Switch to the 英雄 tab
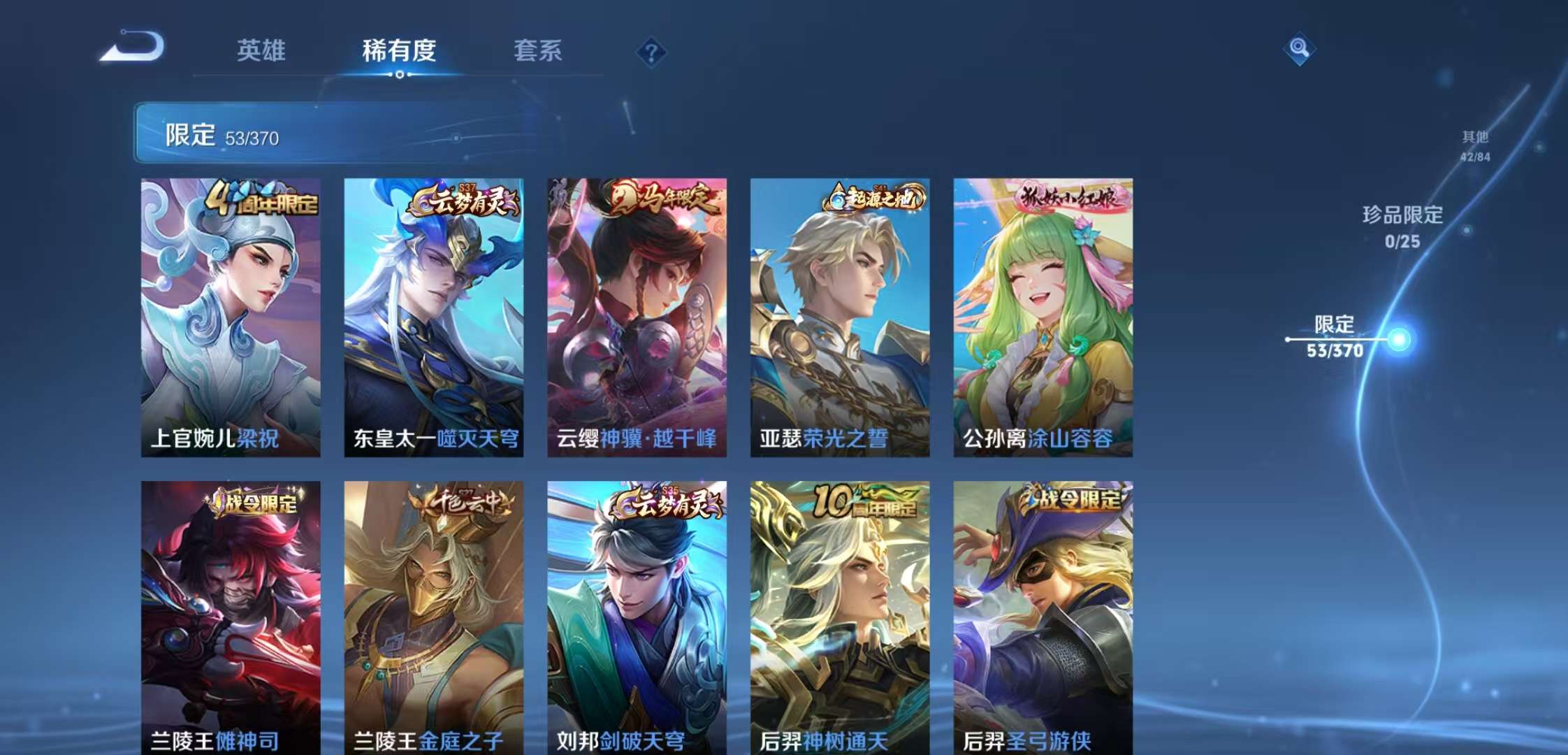 263,51
